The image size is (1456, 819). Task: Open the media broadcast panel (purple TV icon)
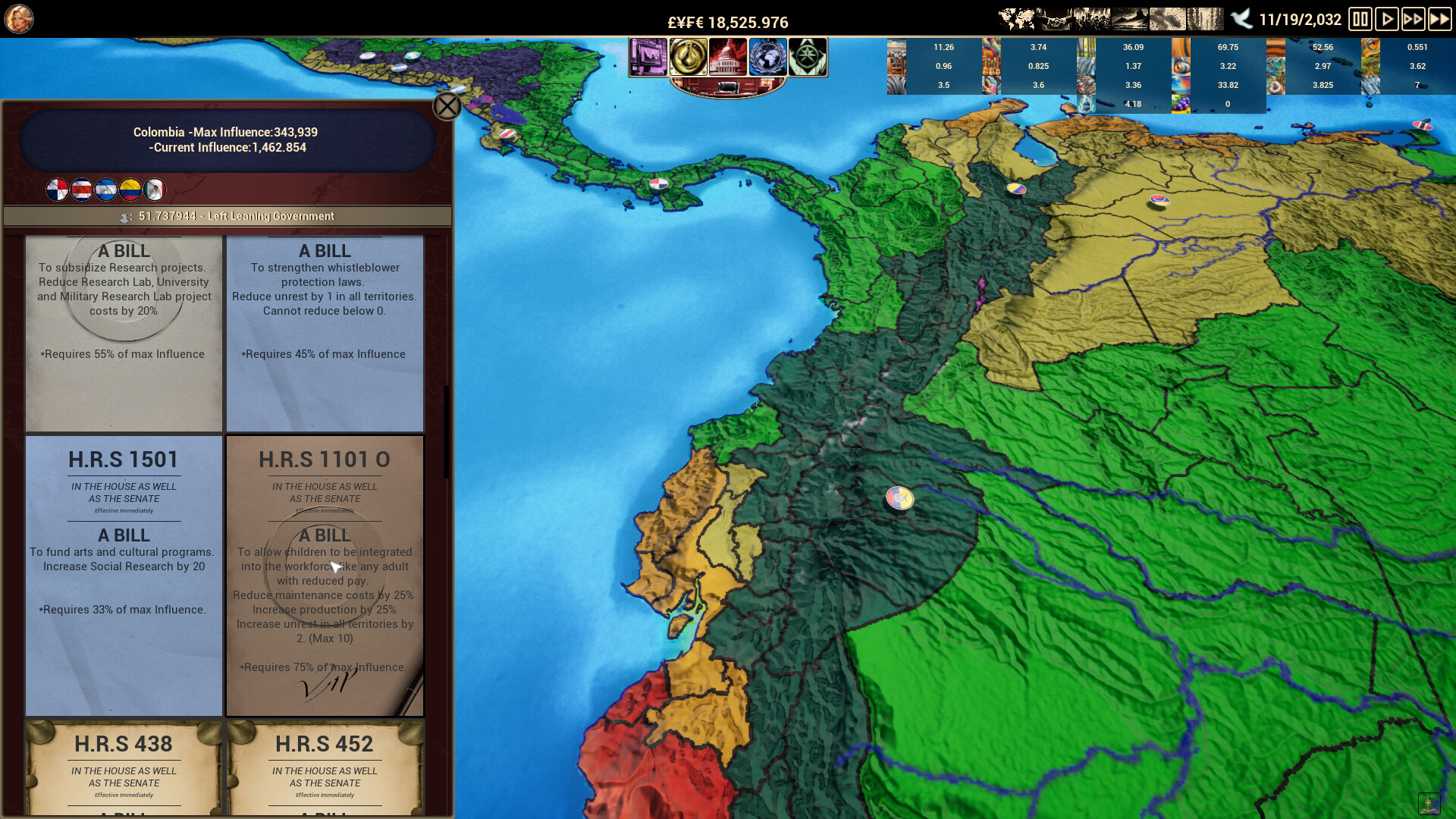649,57
